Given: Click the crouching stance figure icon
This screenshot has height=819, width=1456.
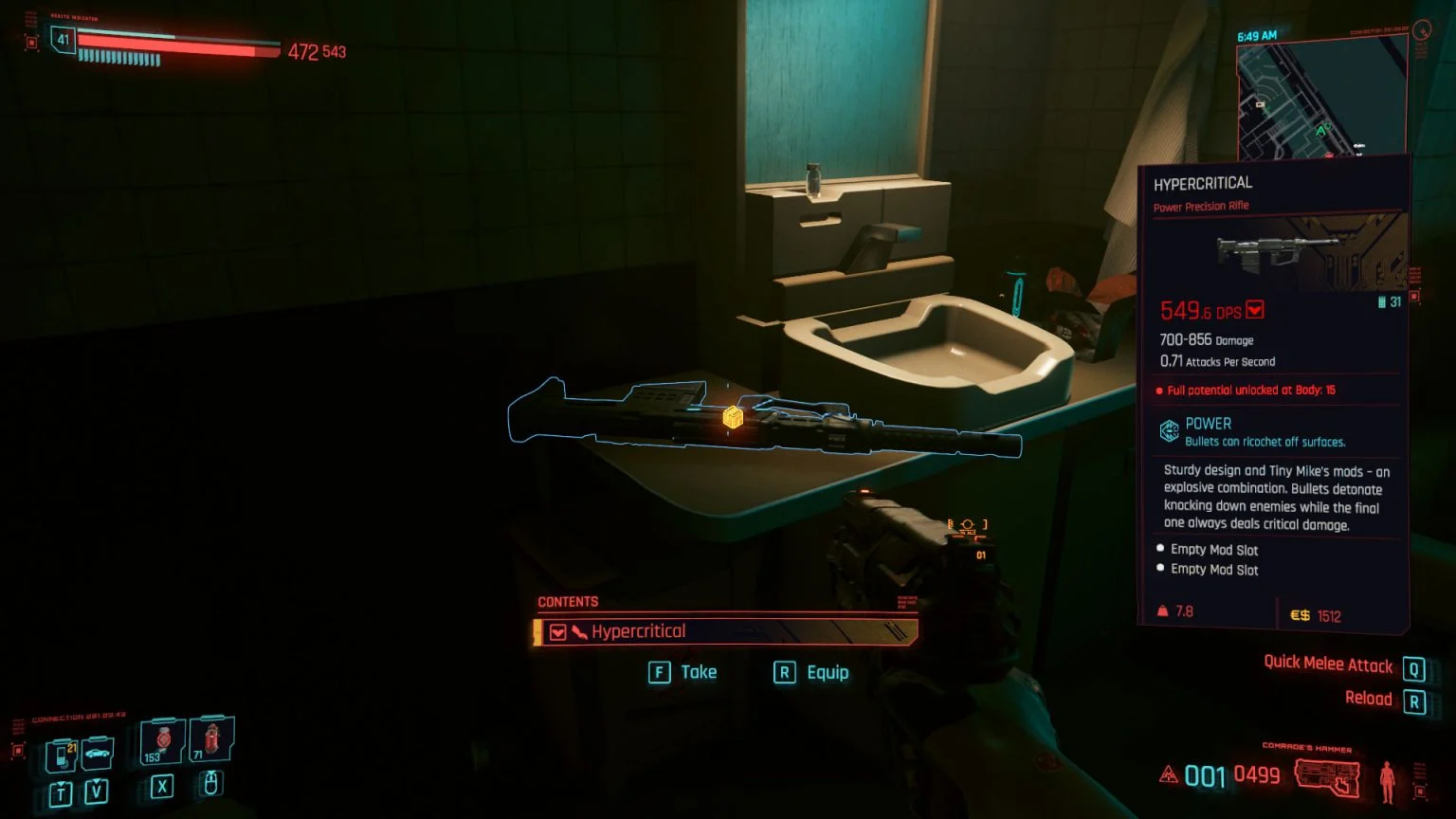Looking at the screenshot, I should (1387, 782).
